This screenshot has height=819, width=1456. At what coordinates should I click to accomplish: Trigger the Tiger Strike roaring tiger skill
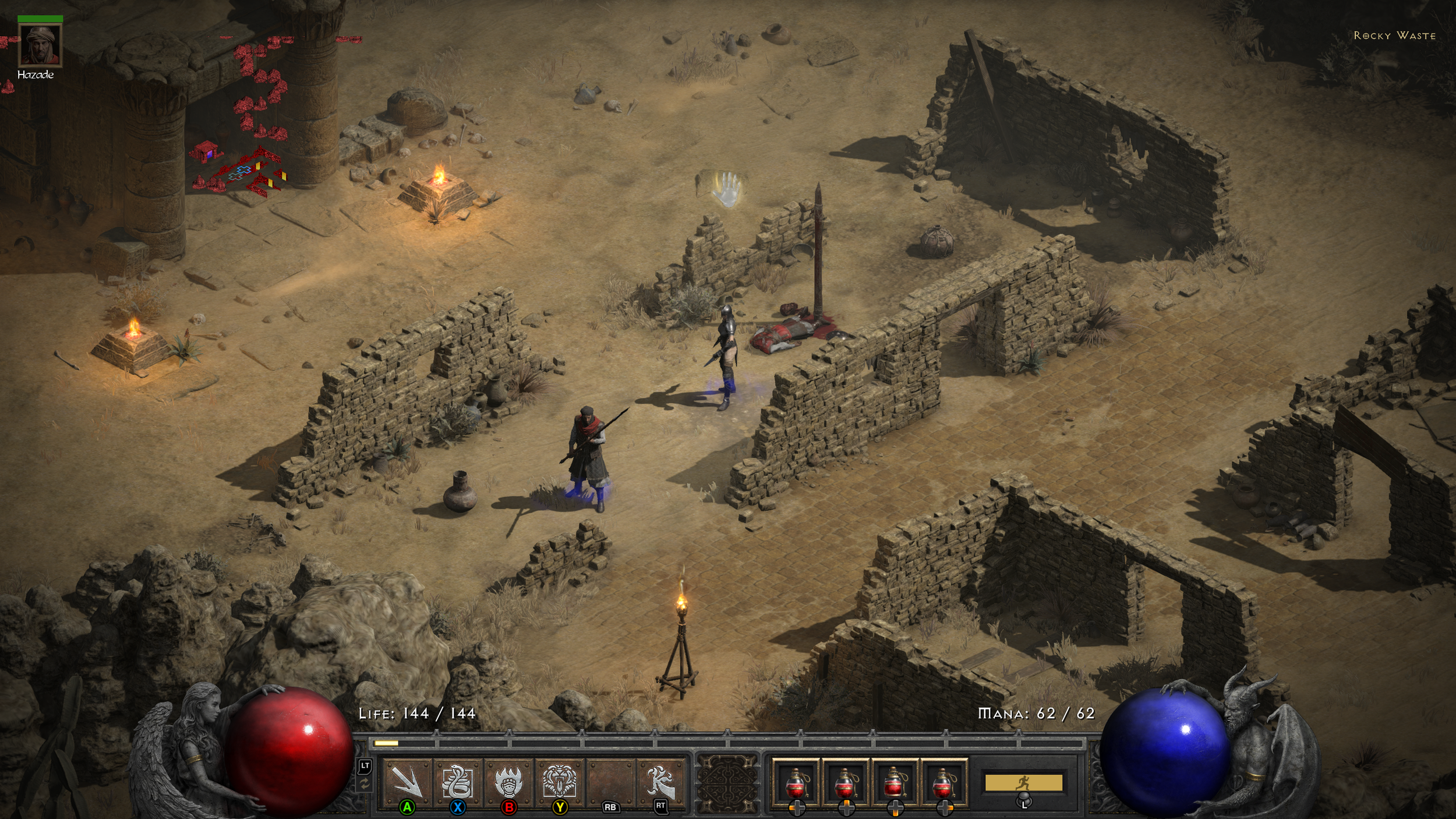click(560, 781)
